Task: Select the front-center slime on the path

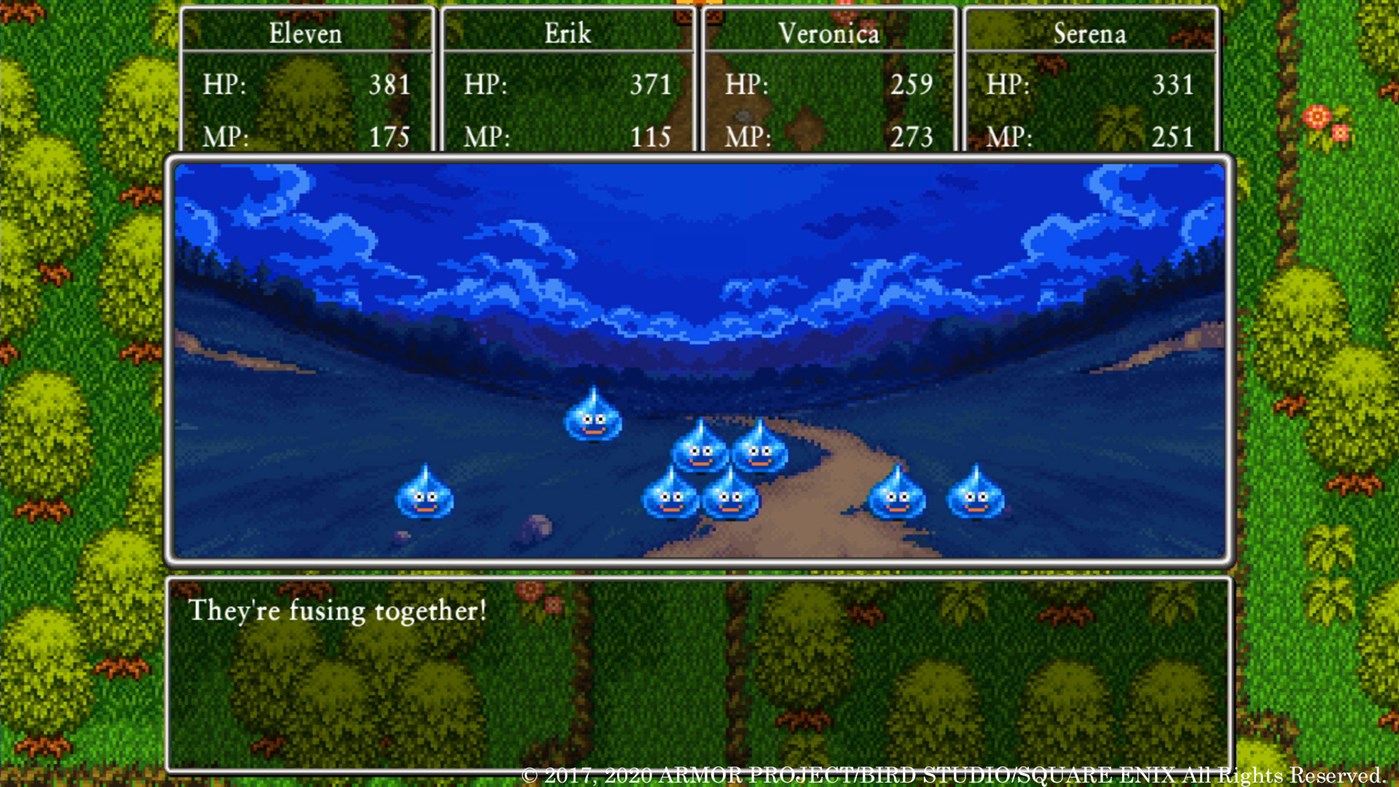Action: [731, 500]
